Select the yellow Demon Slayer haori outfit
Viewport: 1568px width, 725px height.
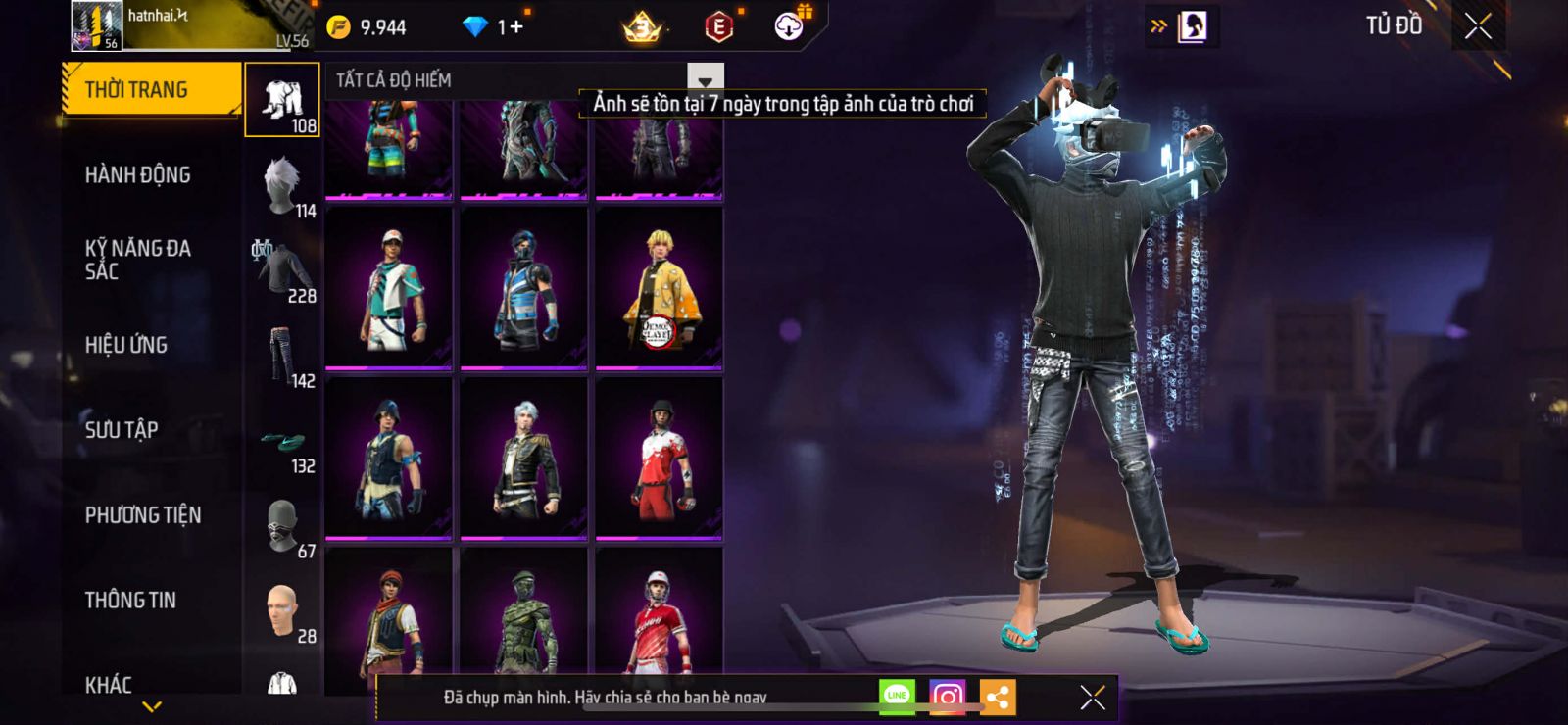(x=659, y=290)
